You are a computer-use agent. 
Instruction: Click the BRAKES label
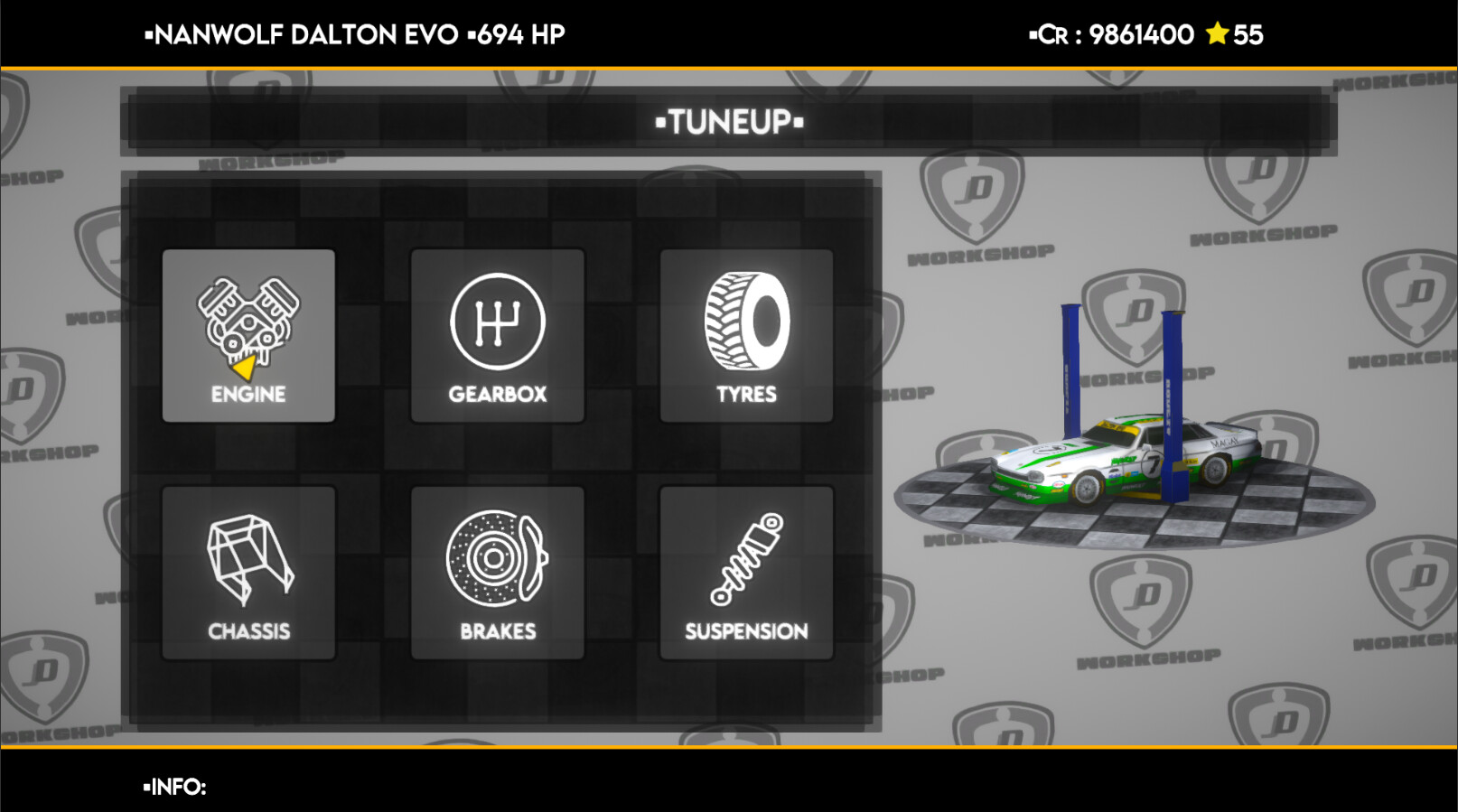point(497,631)
